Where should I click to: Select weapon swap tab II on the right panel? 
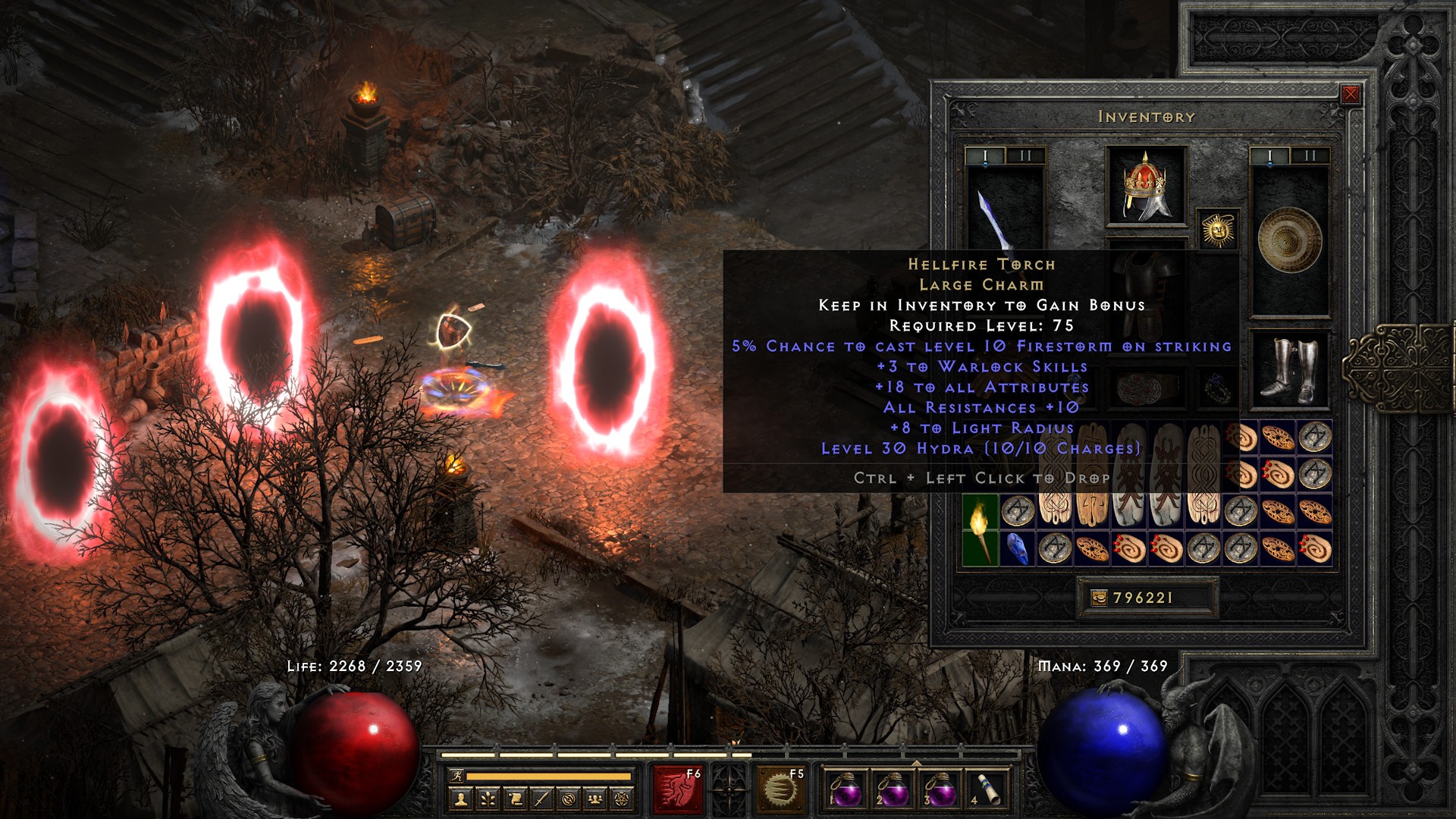click(1310, 155)
